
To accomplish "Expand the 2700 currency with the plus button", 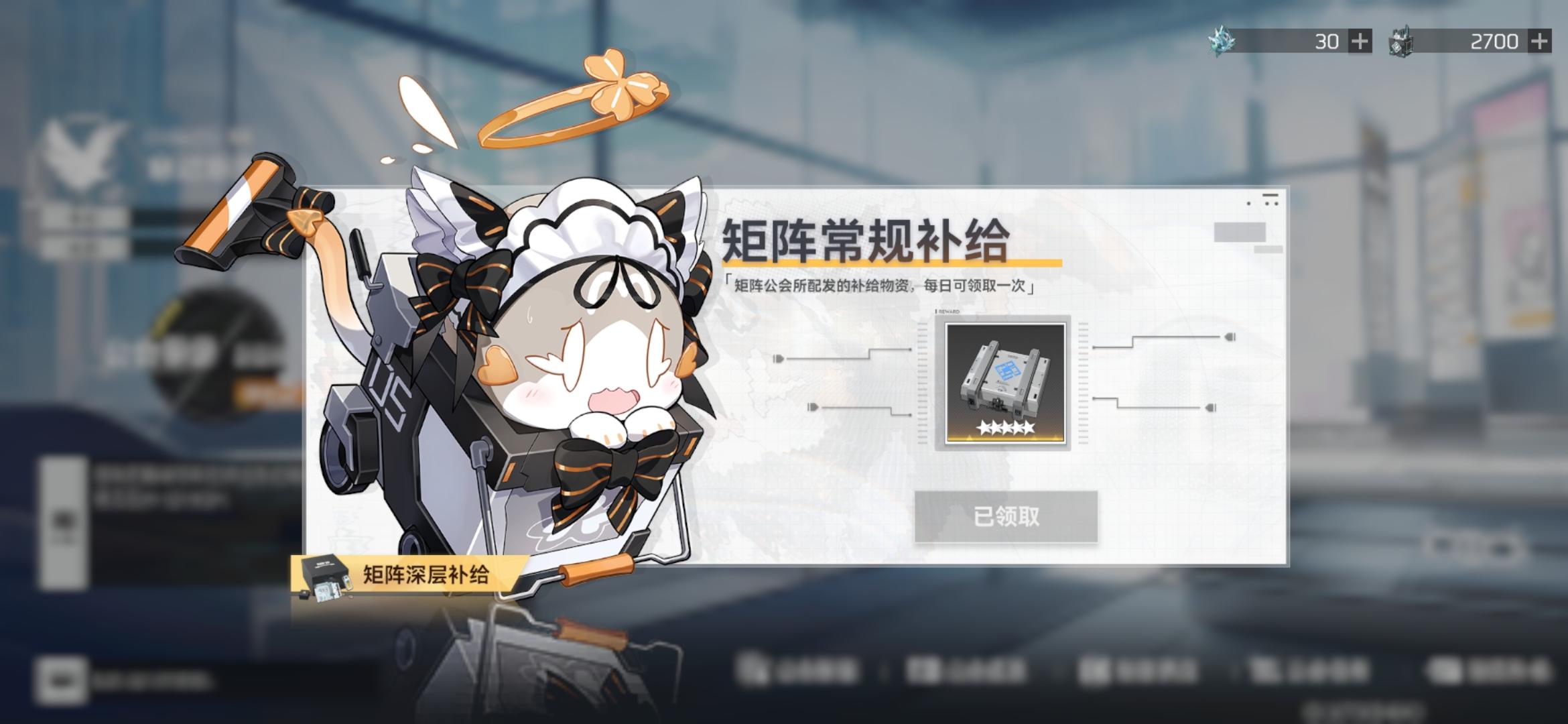I will click(1542, 40).
